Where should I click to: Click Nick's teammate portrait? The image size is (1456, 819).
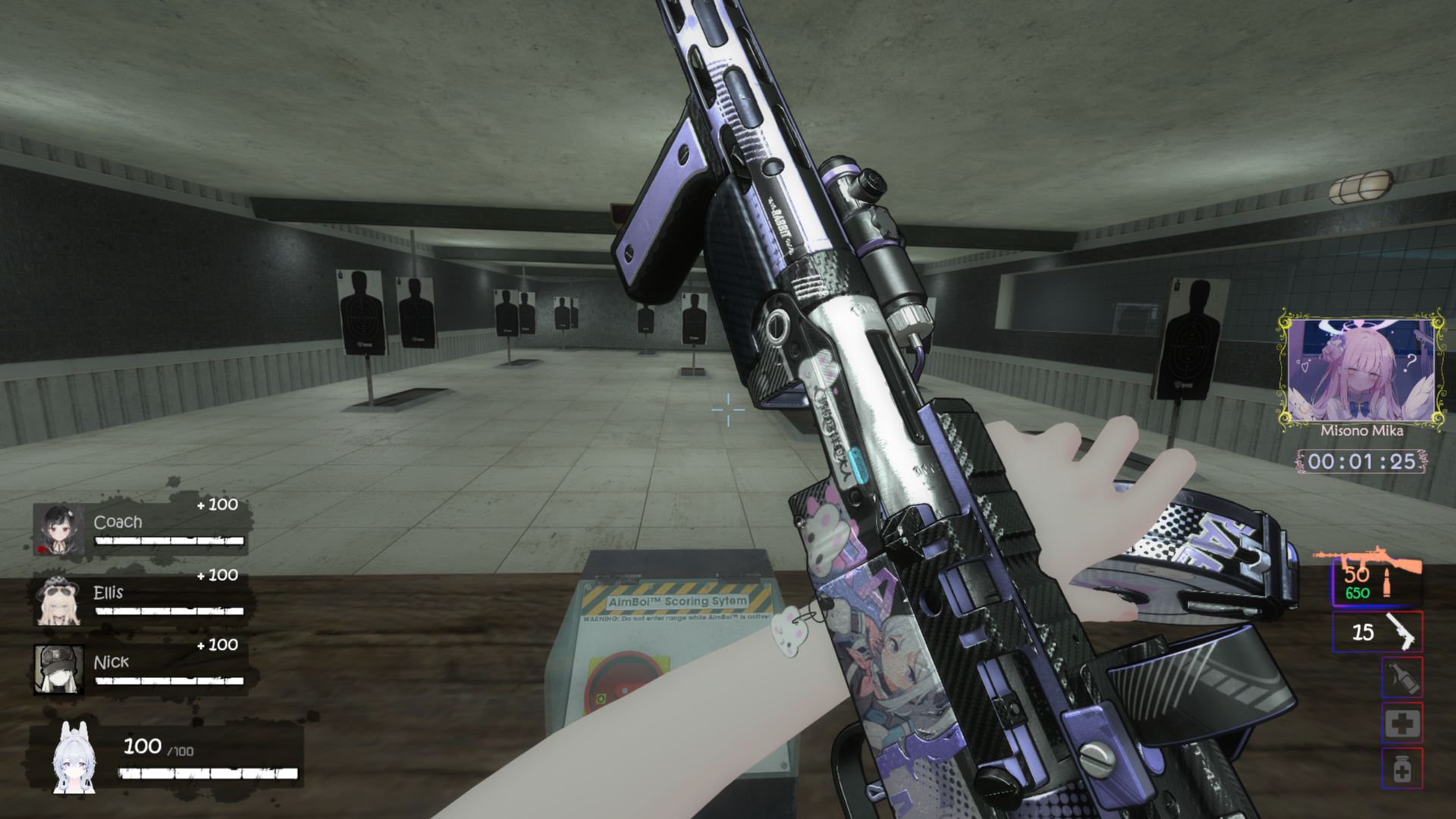tap(58, 670)
